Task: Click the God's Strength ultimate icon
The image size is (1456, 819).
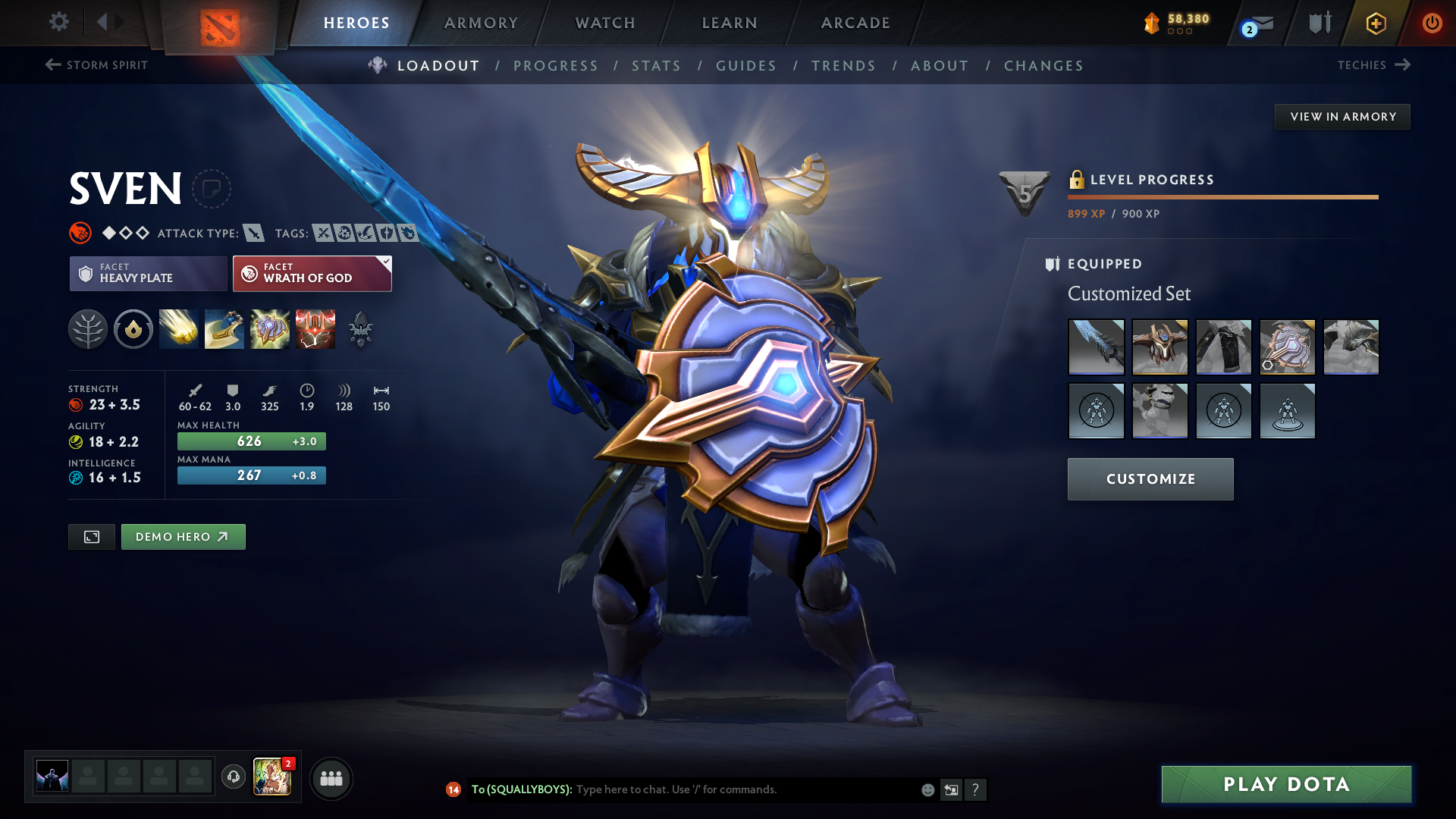Action: pos(315,329)
